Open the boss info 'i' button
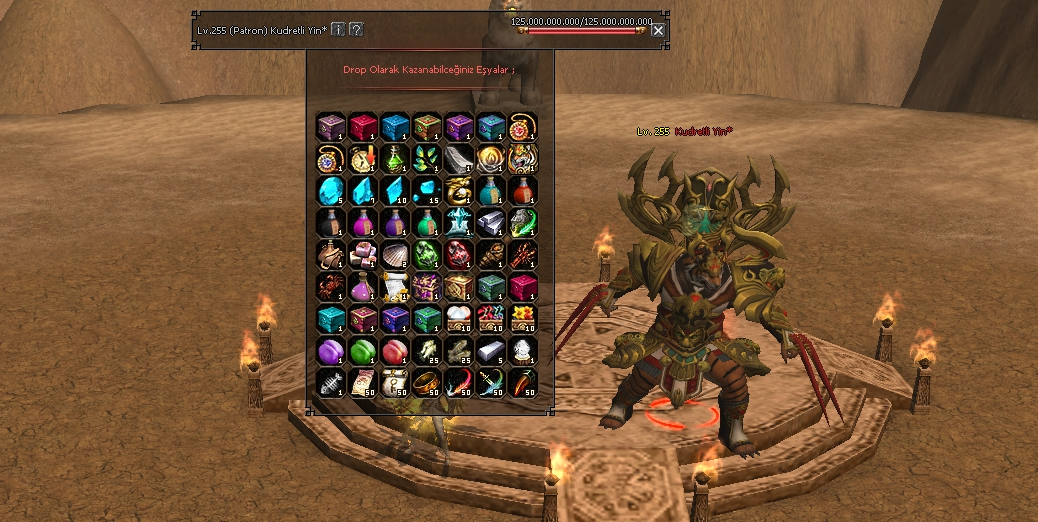Image resolution: width=1038 pixels, height=522 pixels. pos(338,29)
